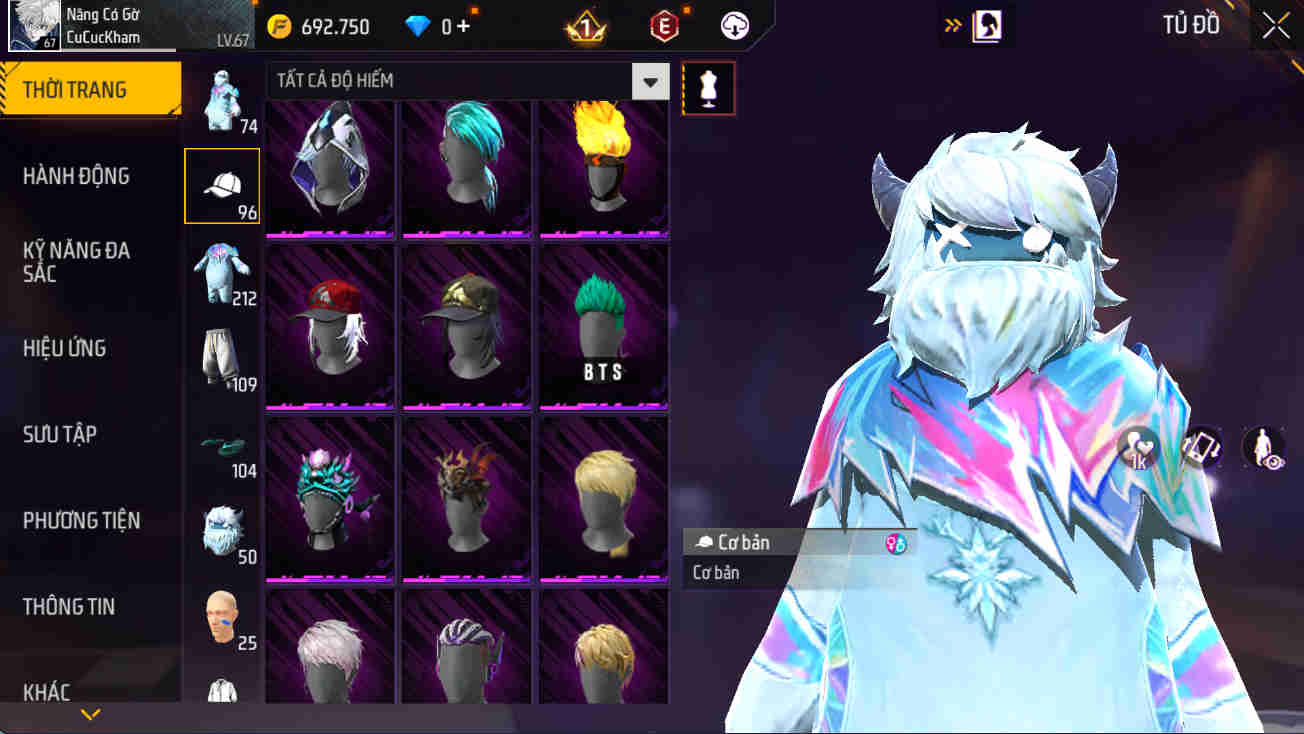Select the pants category icon showing 109 items
1304x734 pixels.
pos(224,353)
